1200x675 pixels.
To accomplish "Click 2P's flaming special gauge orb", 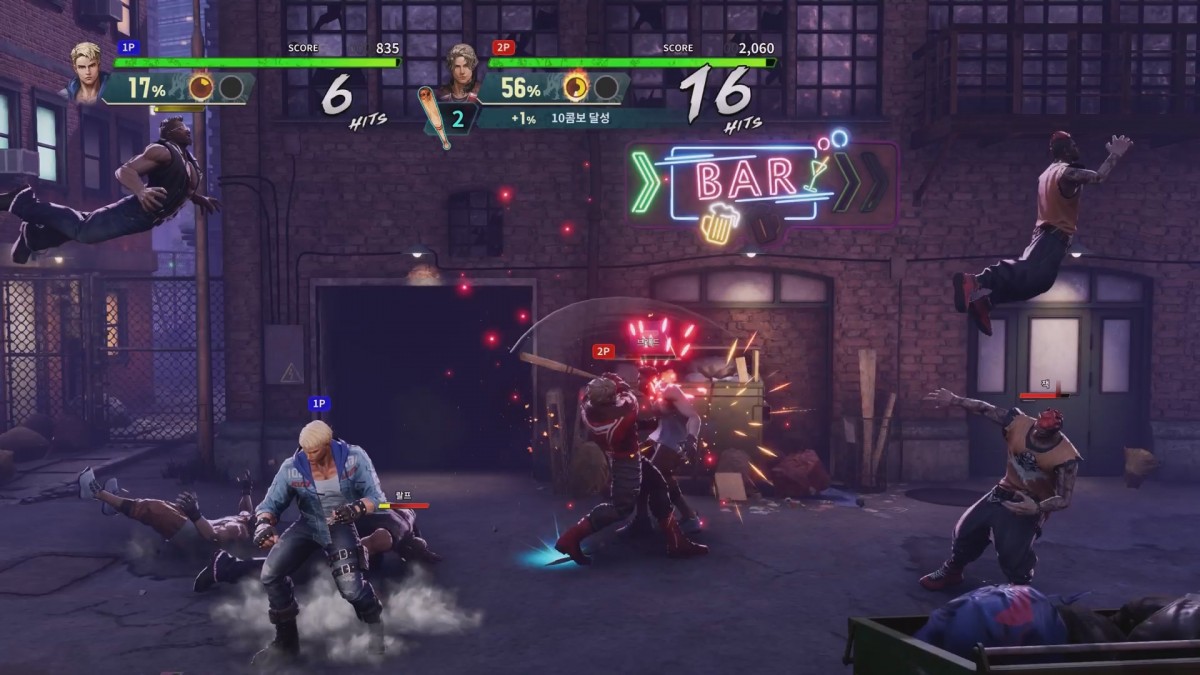I will coord(577,88).
